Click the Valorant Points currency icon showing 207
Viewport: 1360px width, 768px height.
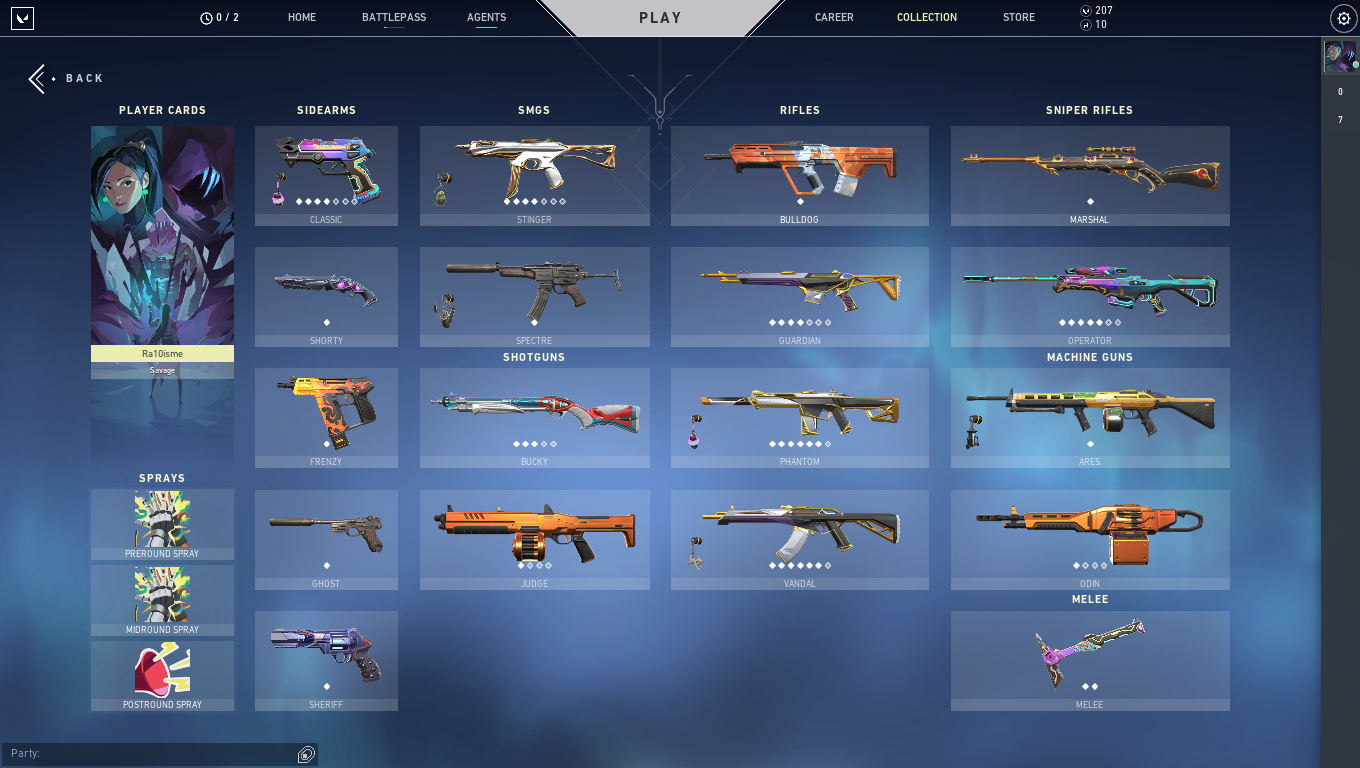(1087, 10)
